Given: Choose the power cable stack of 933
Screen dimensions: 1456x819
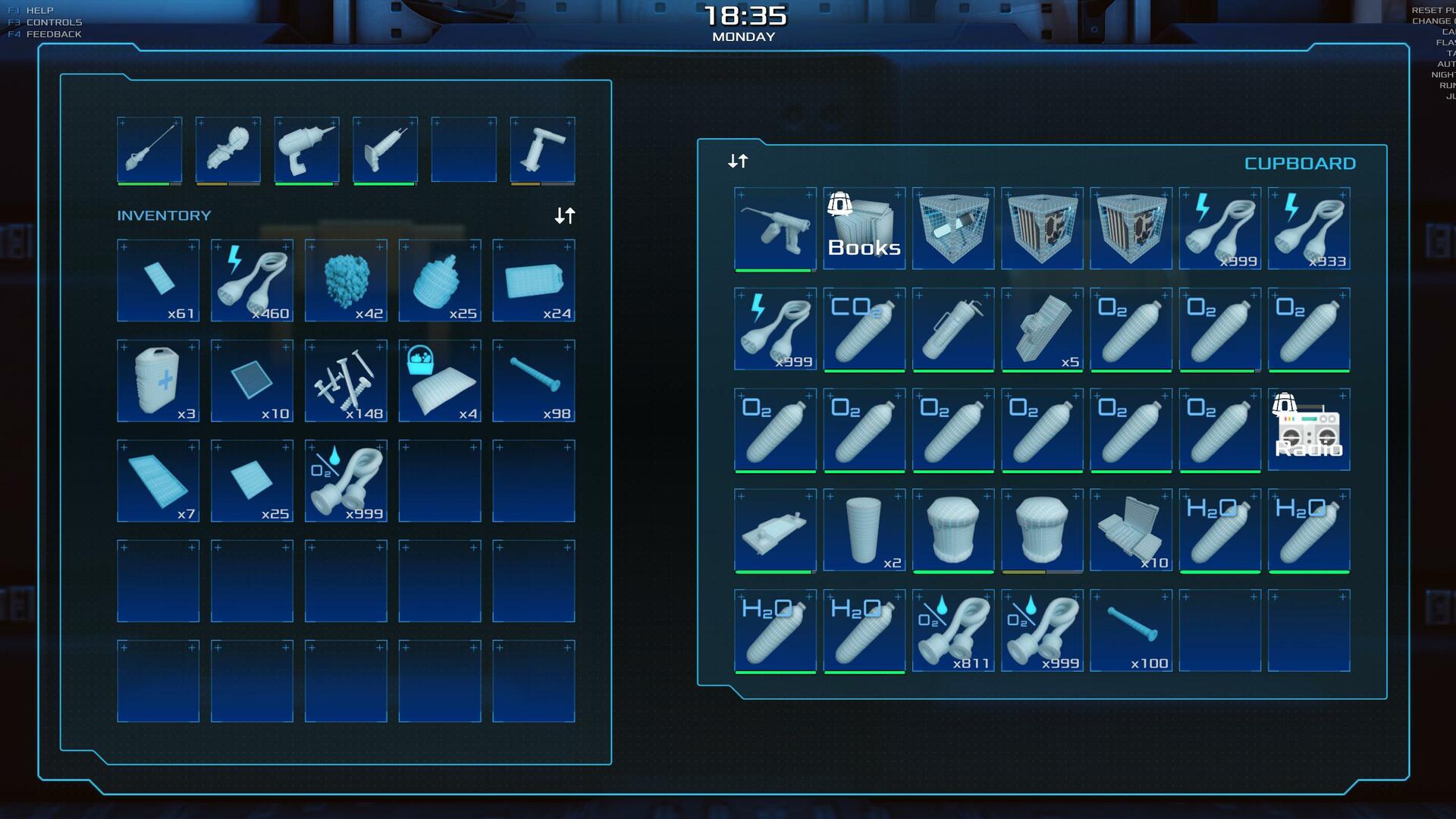Looking at the screenshot, I should (1308, 228).
